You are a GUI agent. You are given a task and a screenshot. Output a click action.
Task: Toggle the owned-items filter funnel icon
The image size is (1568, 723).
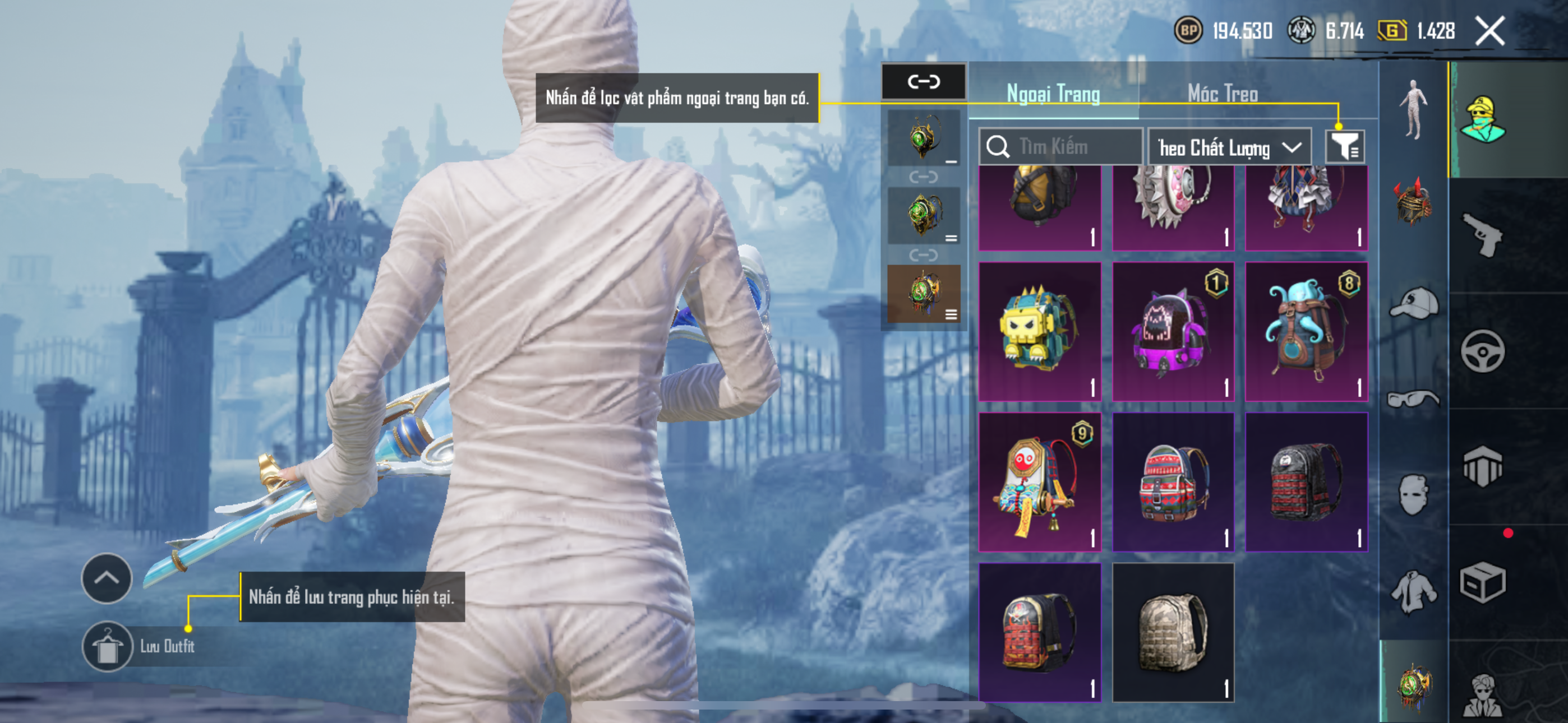pyautogui.click(x=1345, y=147)
